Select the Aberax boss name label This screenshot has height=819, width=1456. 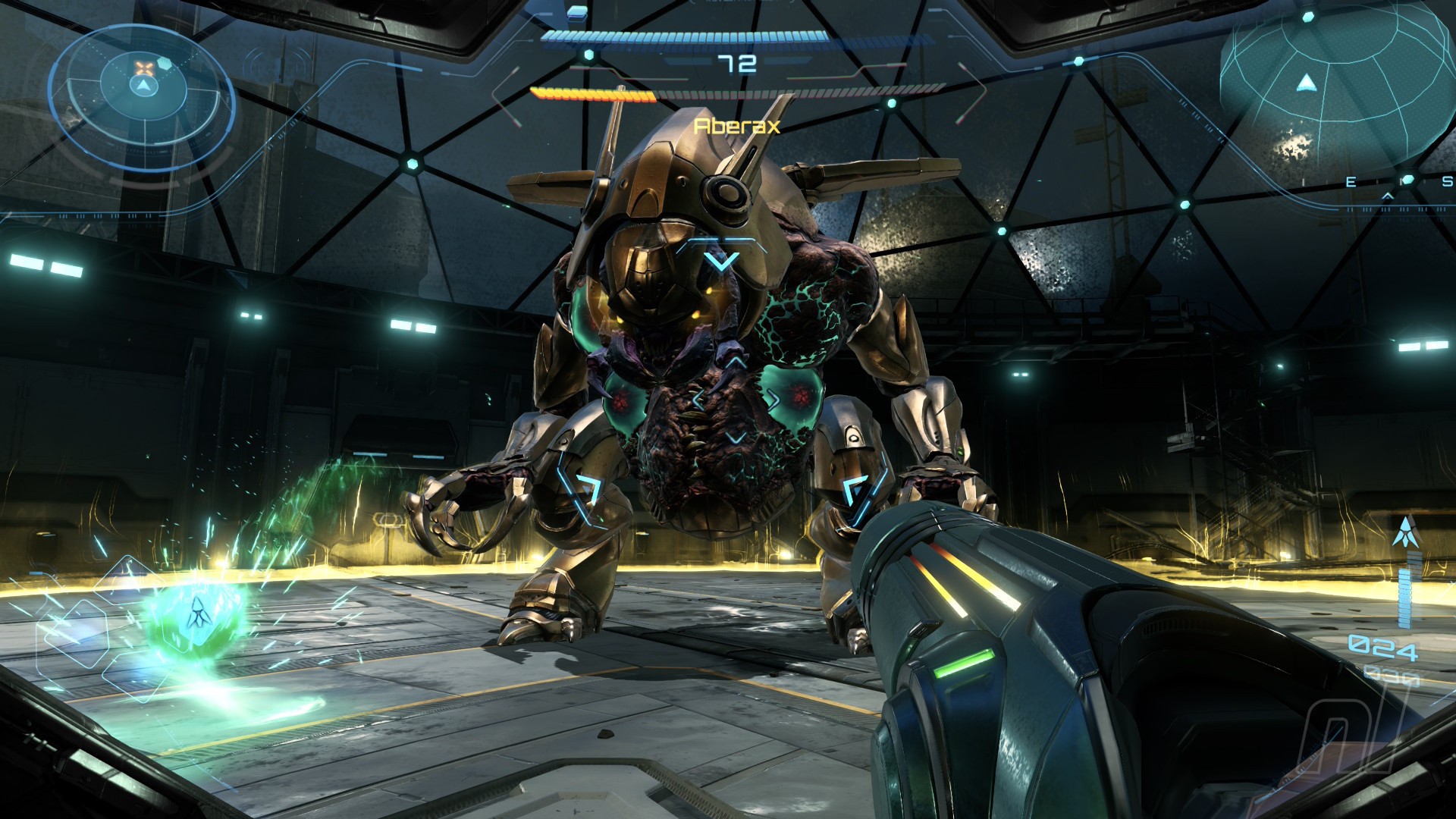click(x=736, y=126)
